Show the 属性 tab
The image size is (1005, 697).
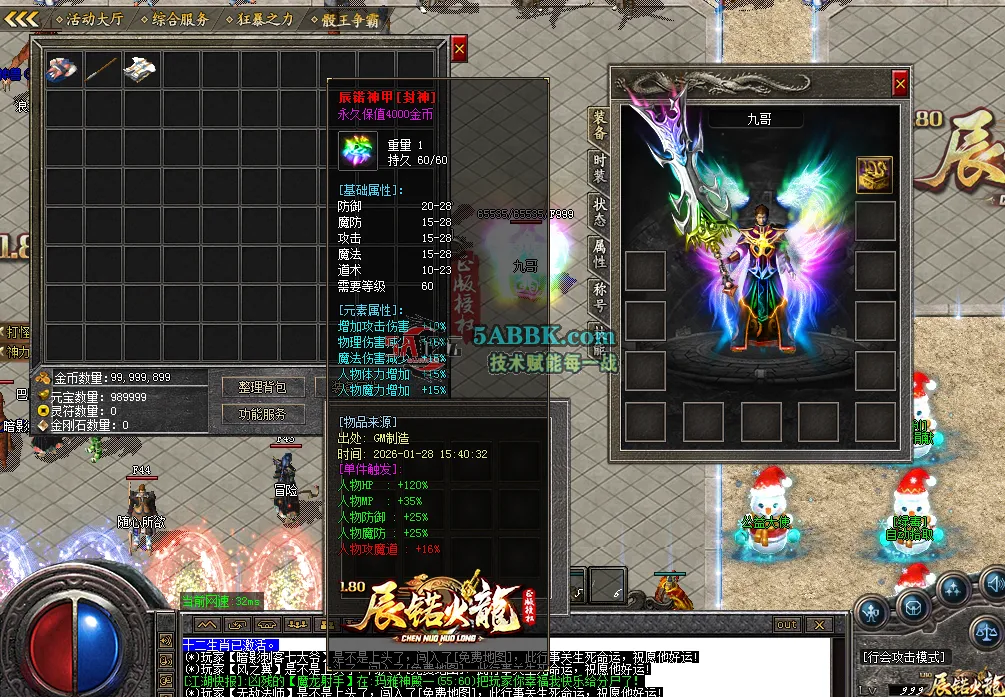pos(599,253)
